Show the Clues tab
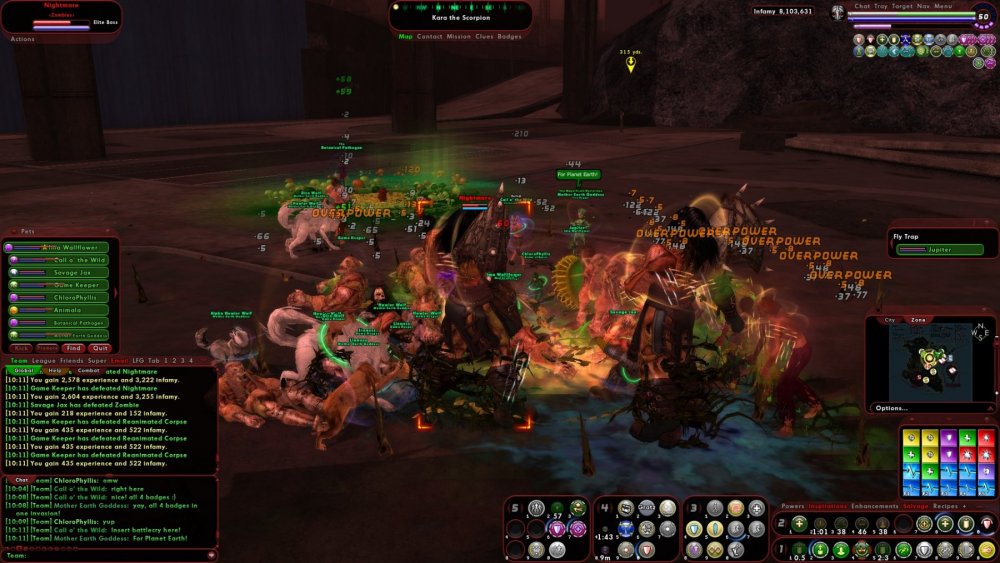 tap(484, 36)
